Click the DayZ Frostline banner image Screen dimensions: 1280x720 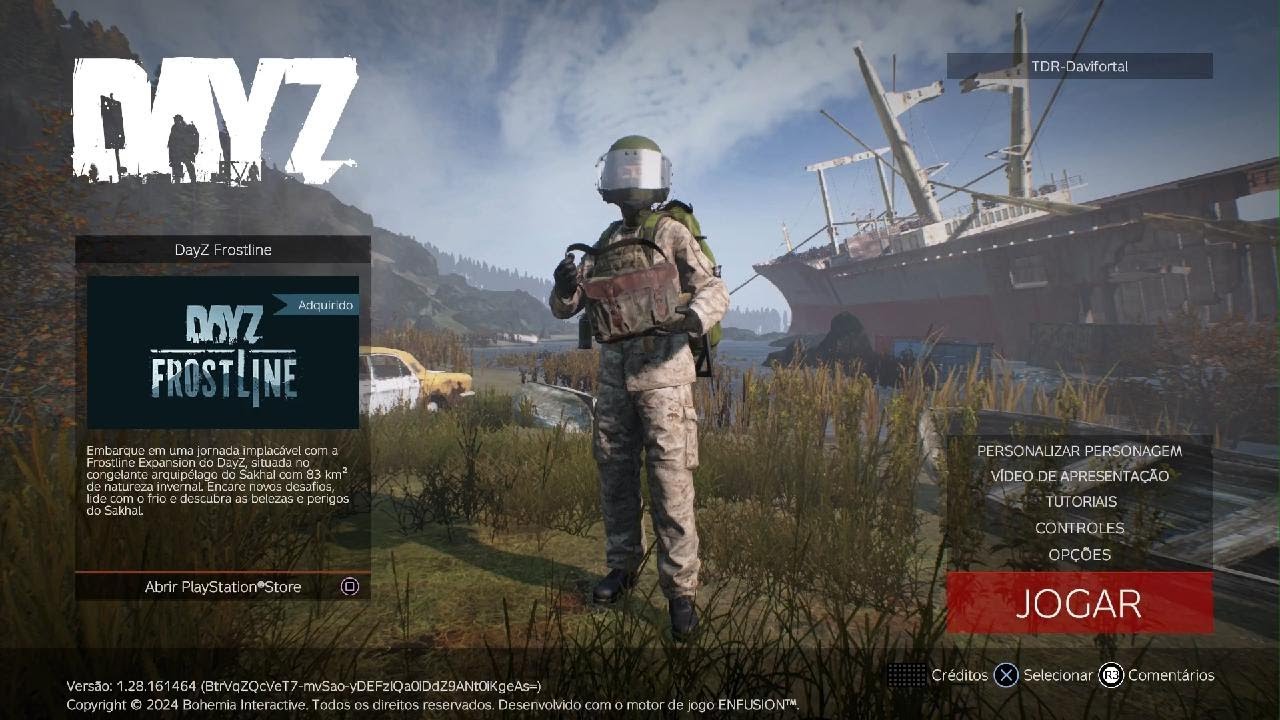[x=223, y=352]
